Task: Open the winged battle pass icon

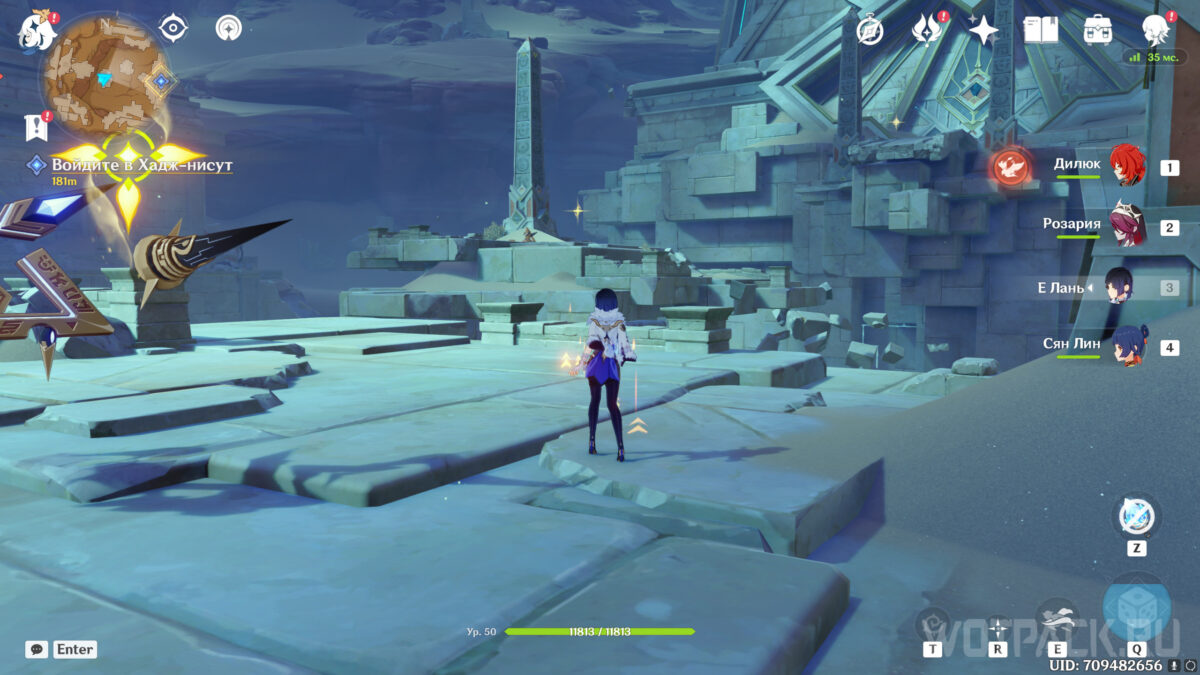Action: pos(926,31)
